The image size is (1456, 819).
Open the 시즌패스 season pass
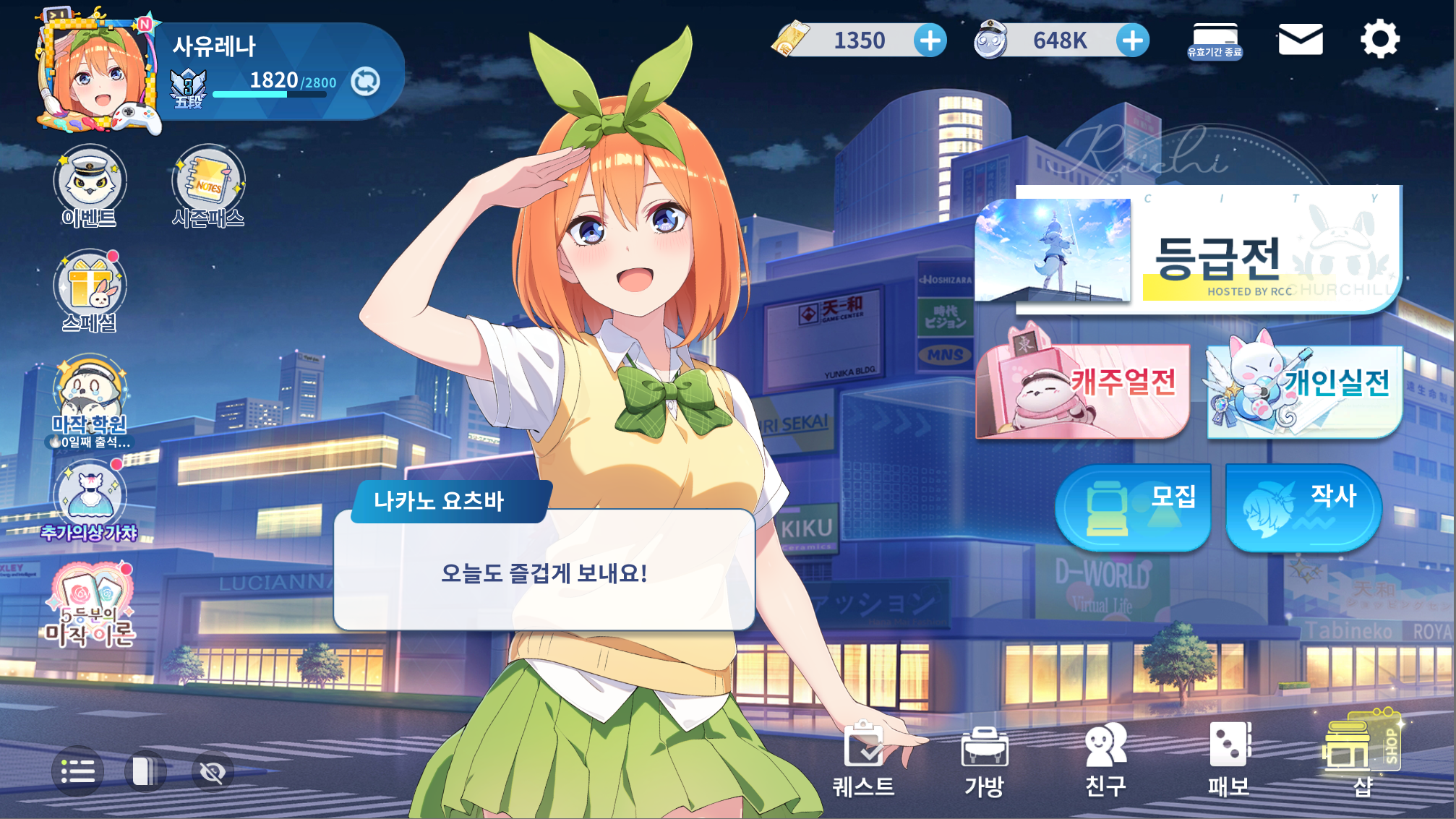208,186
